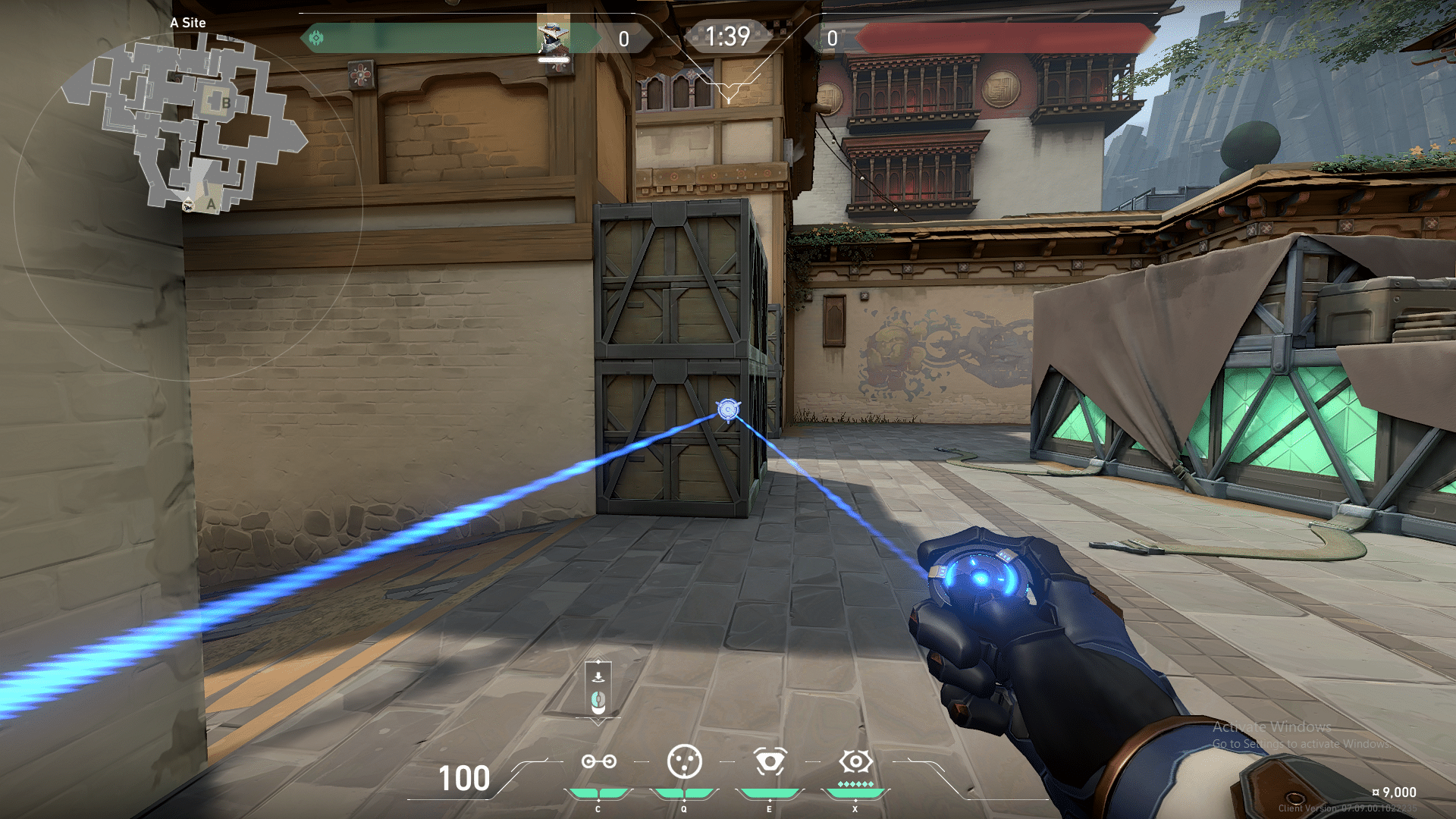Choose the Spycam ability icon
The height and width of the screenshot is (819, 1456).
point(770,761)
